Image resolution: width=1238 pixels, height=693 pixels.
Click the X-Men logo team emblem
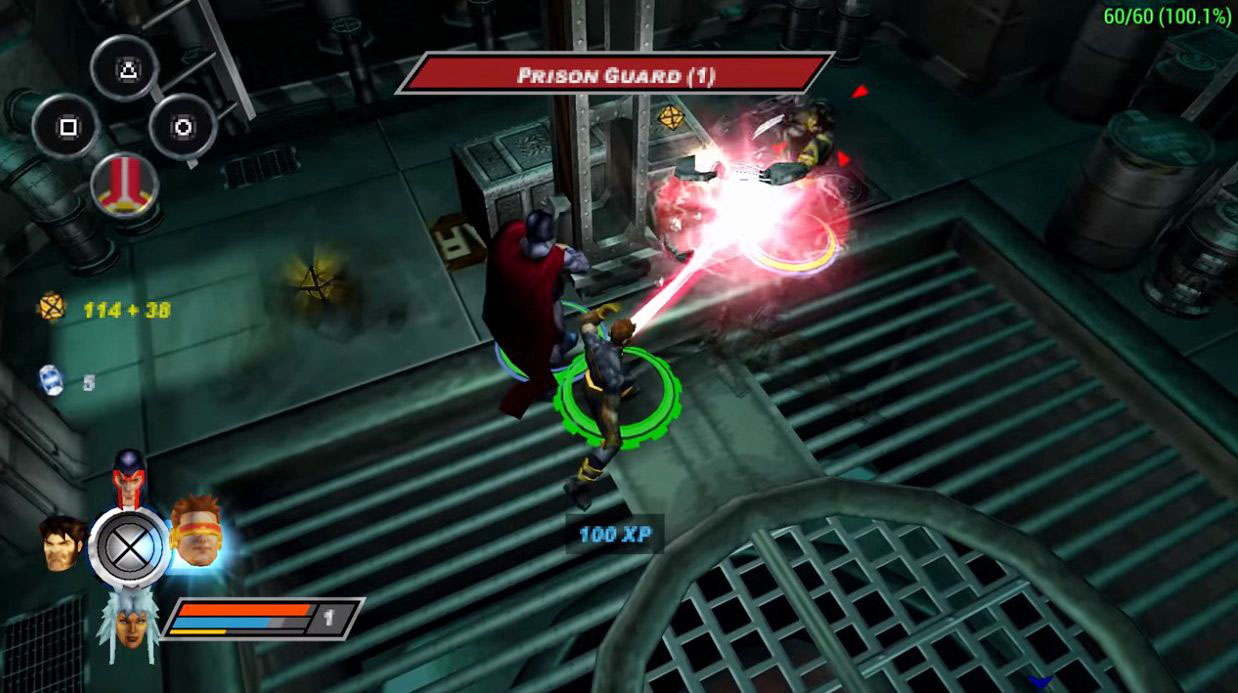129,548
